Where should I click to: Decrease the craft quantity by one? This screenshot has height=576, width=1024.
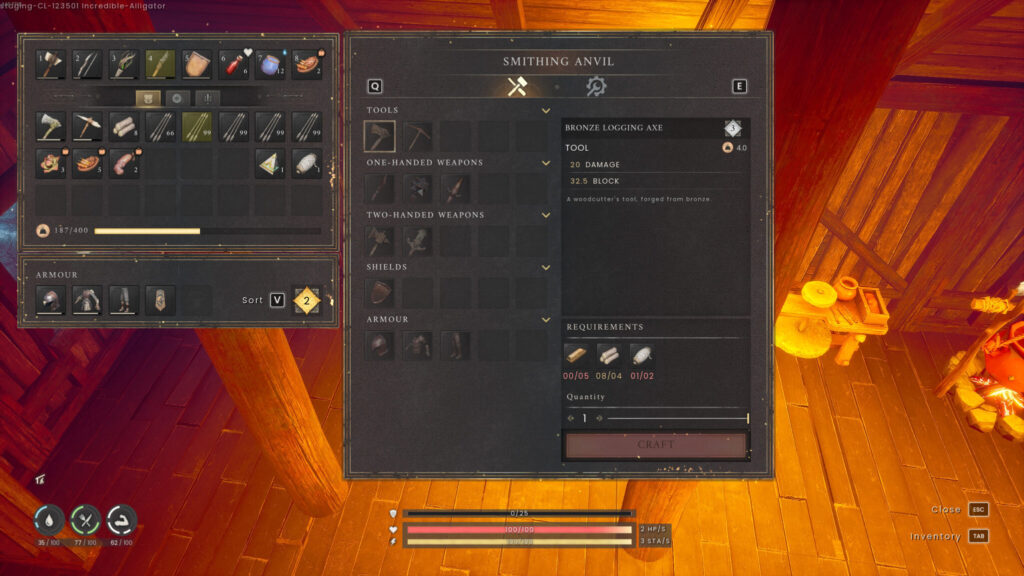coord(571,418)
